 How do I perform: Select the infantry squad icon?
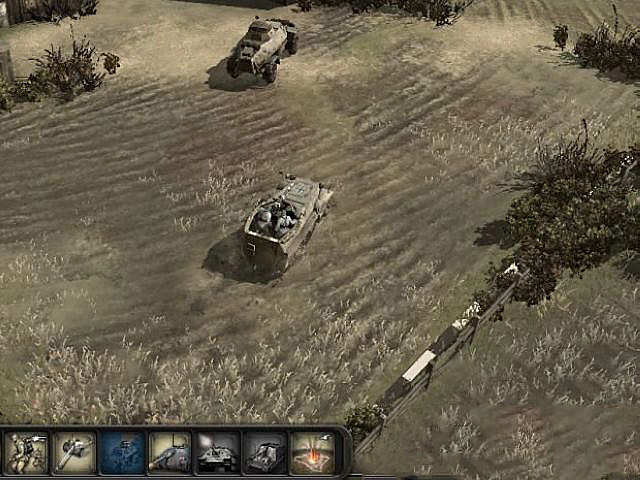(x=25, y=452)
